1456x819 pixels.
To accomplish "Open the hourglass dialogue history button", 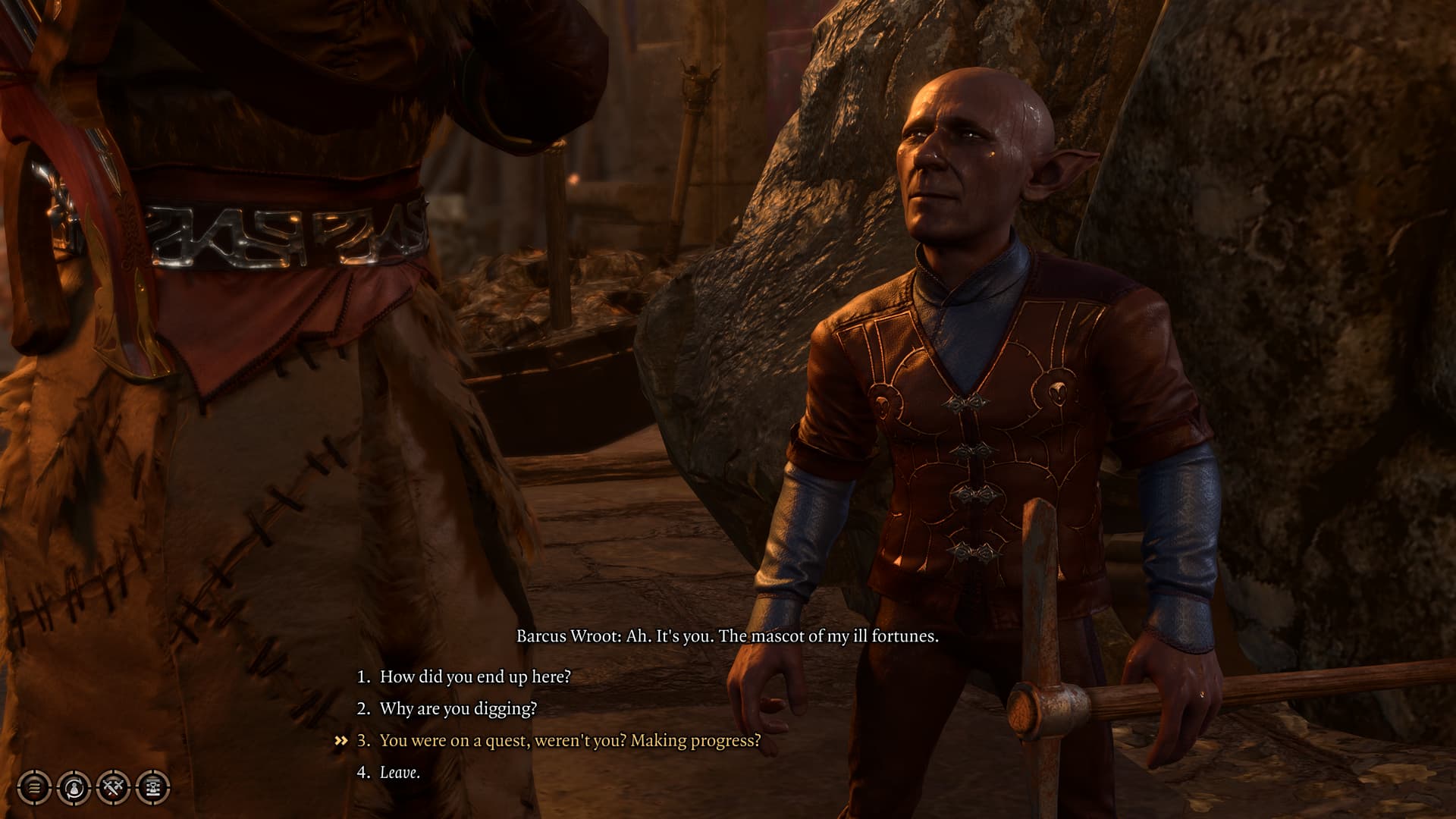I will [152, 788].
